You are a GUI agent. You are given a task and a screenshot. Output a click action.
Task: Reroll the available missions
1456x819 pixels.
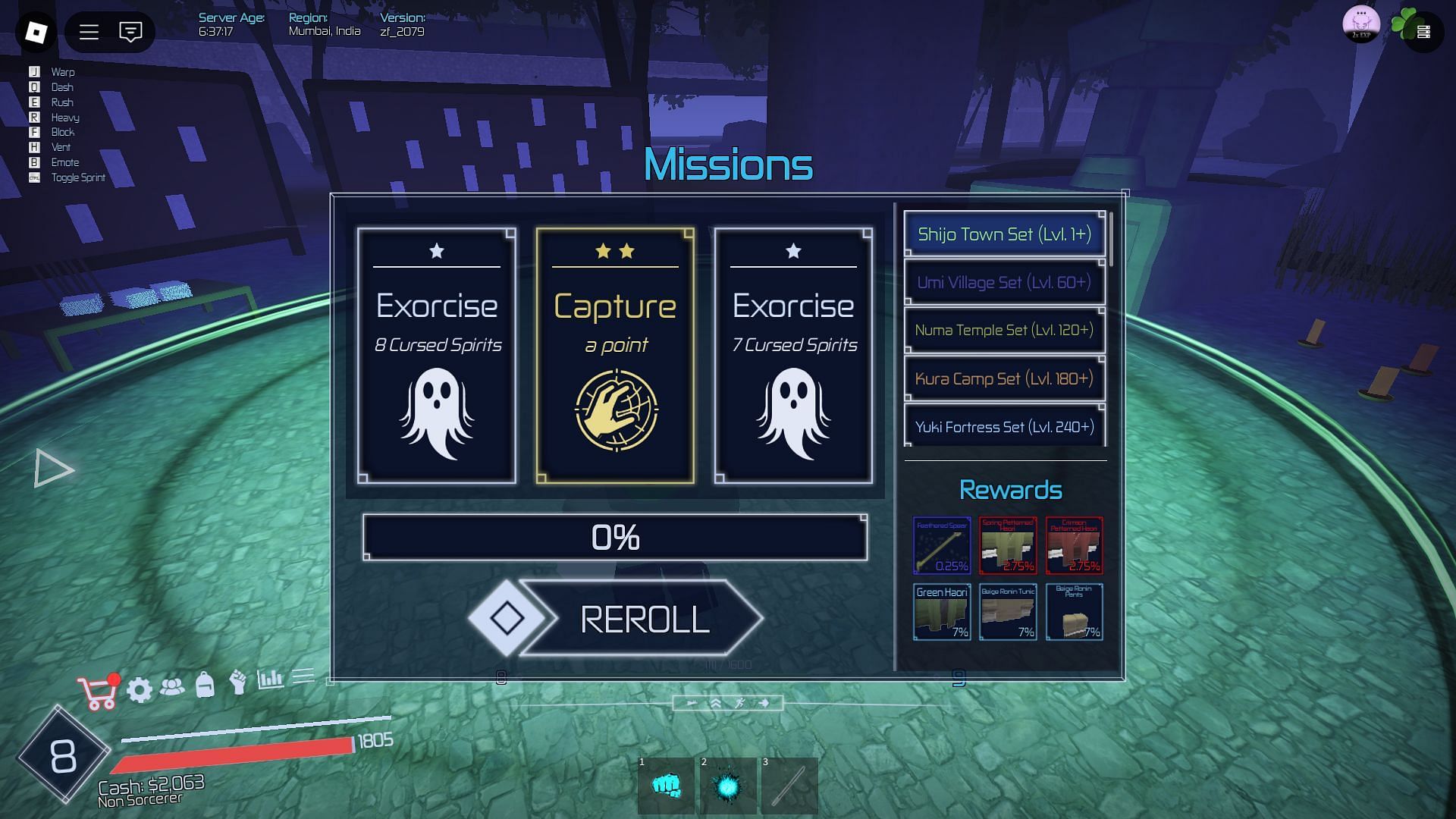(643, 619)
